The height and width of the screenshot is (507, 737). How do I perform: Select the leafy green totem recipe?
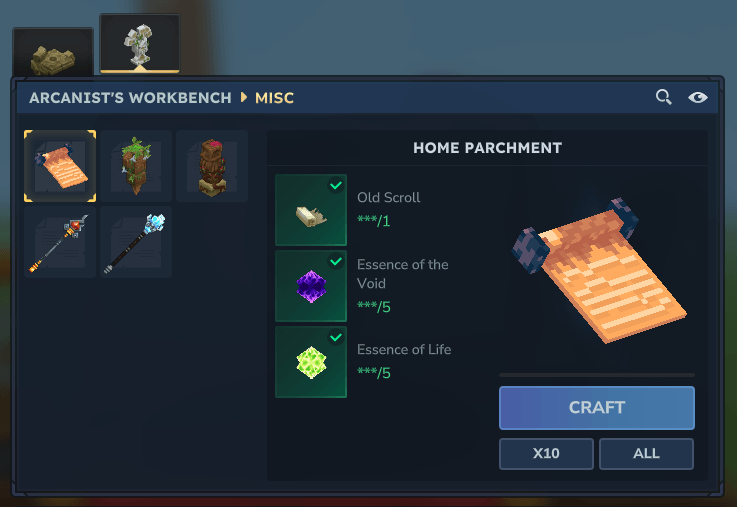click(135, 166)
